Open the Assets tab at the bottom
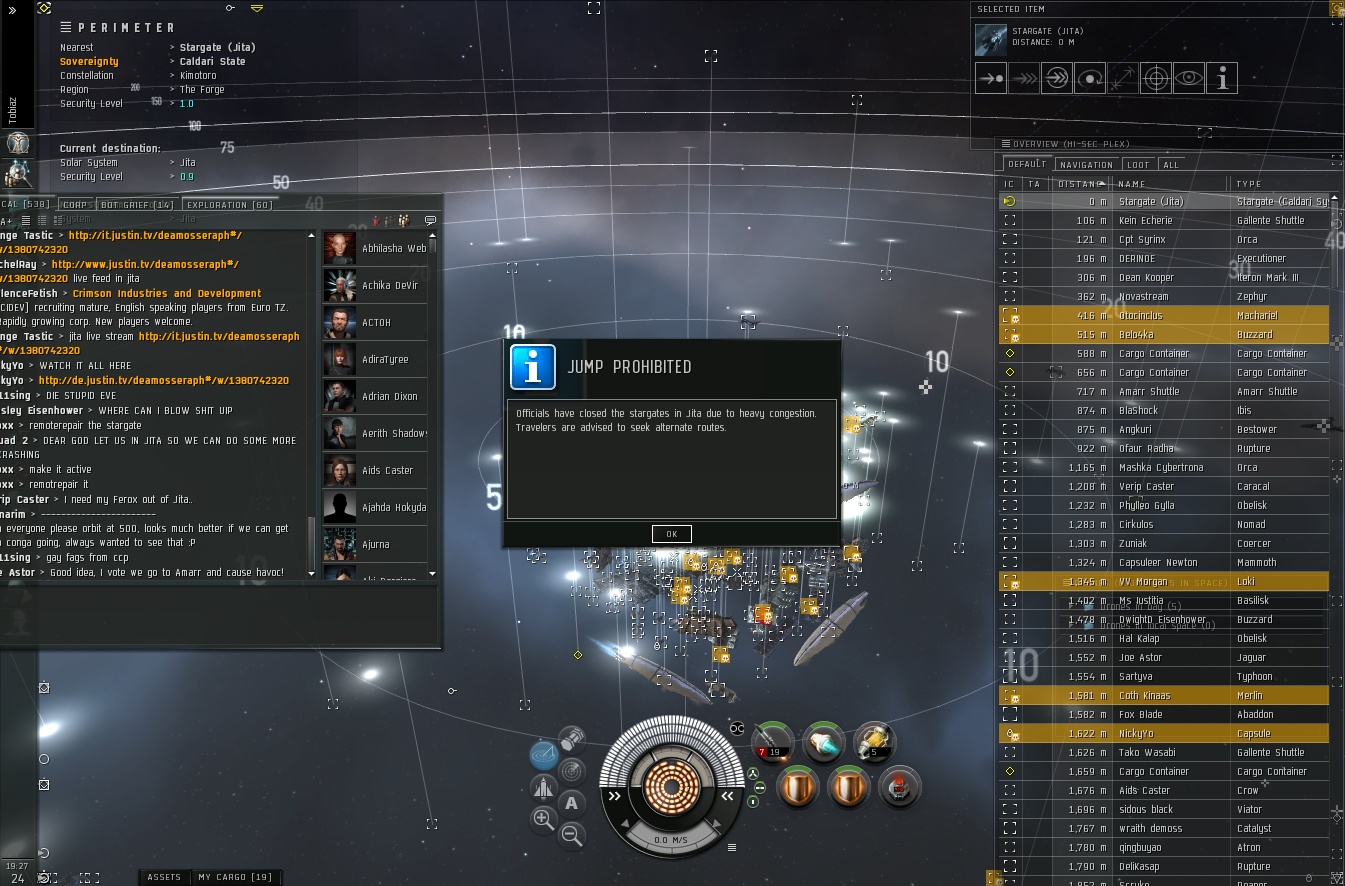The width and height of the screenshot is (1345, 886). pos(164,877)
